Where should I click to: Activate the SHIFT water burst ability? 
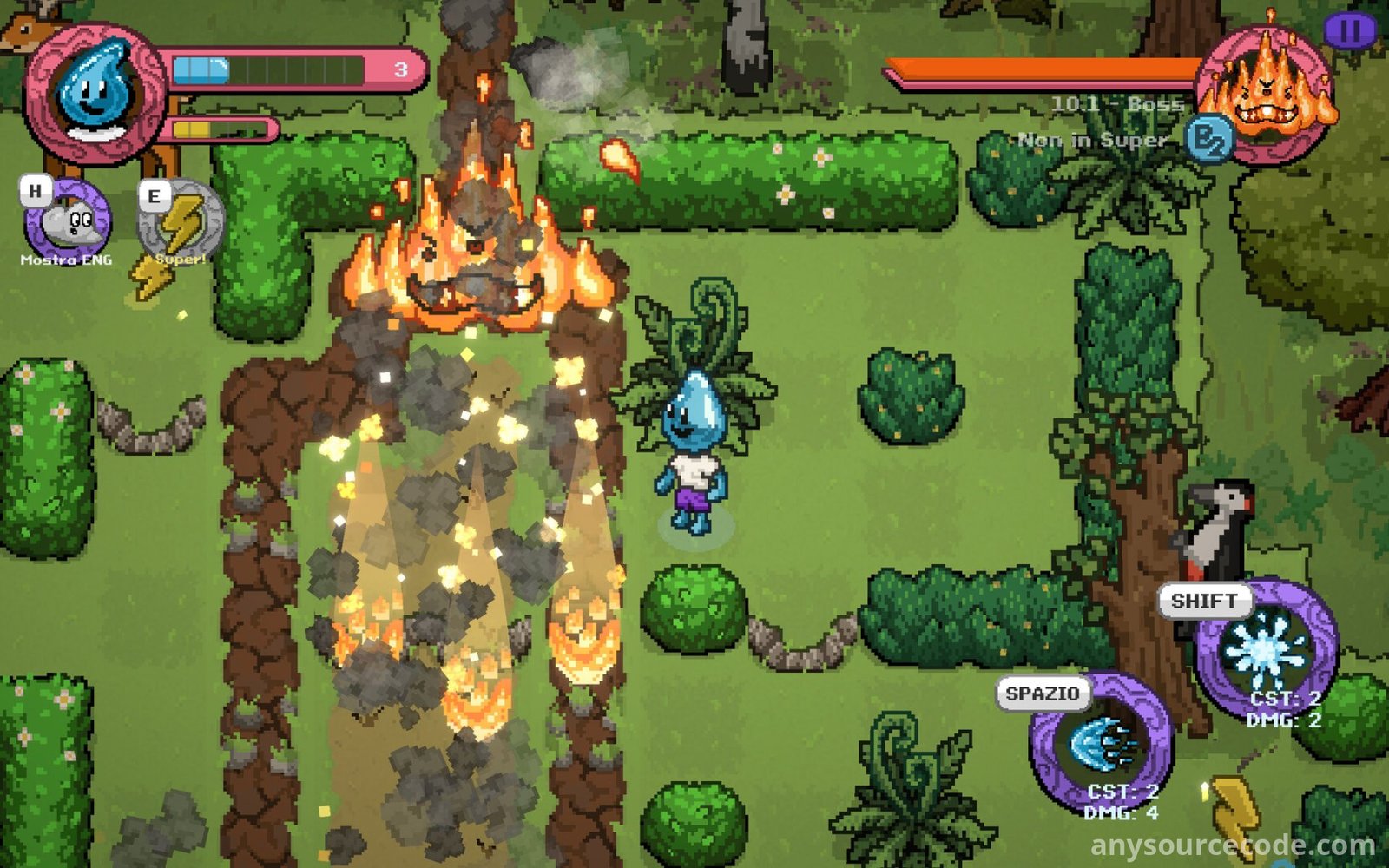pos(1266,651)
